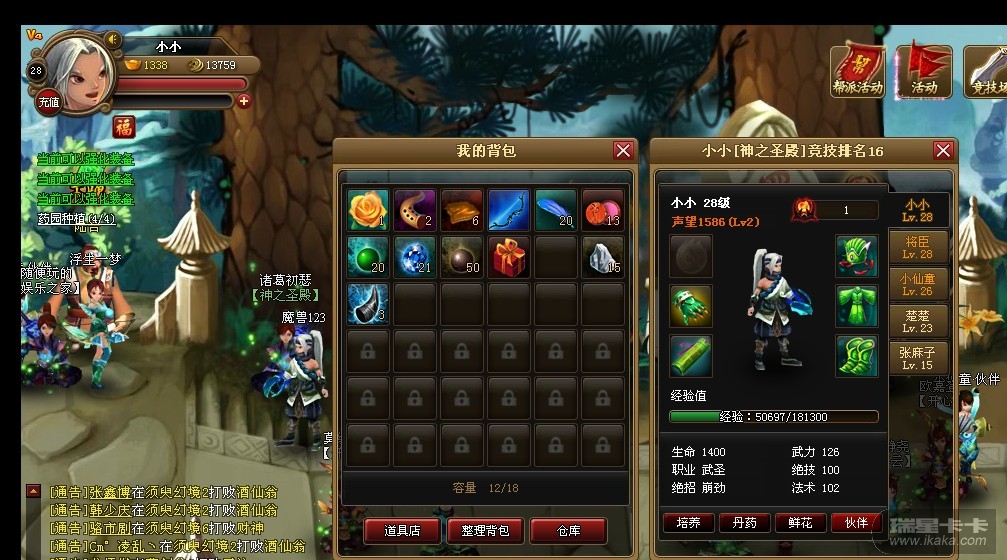Screen dimensions: 1007x560
Task: Click the 培养 cultivate button
Action: [687, 522]
